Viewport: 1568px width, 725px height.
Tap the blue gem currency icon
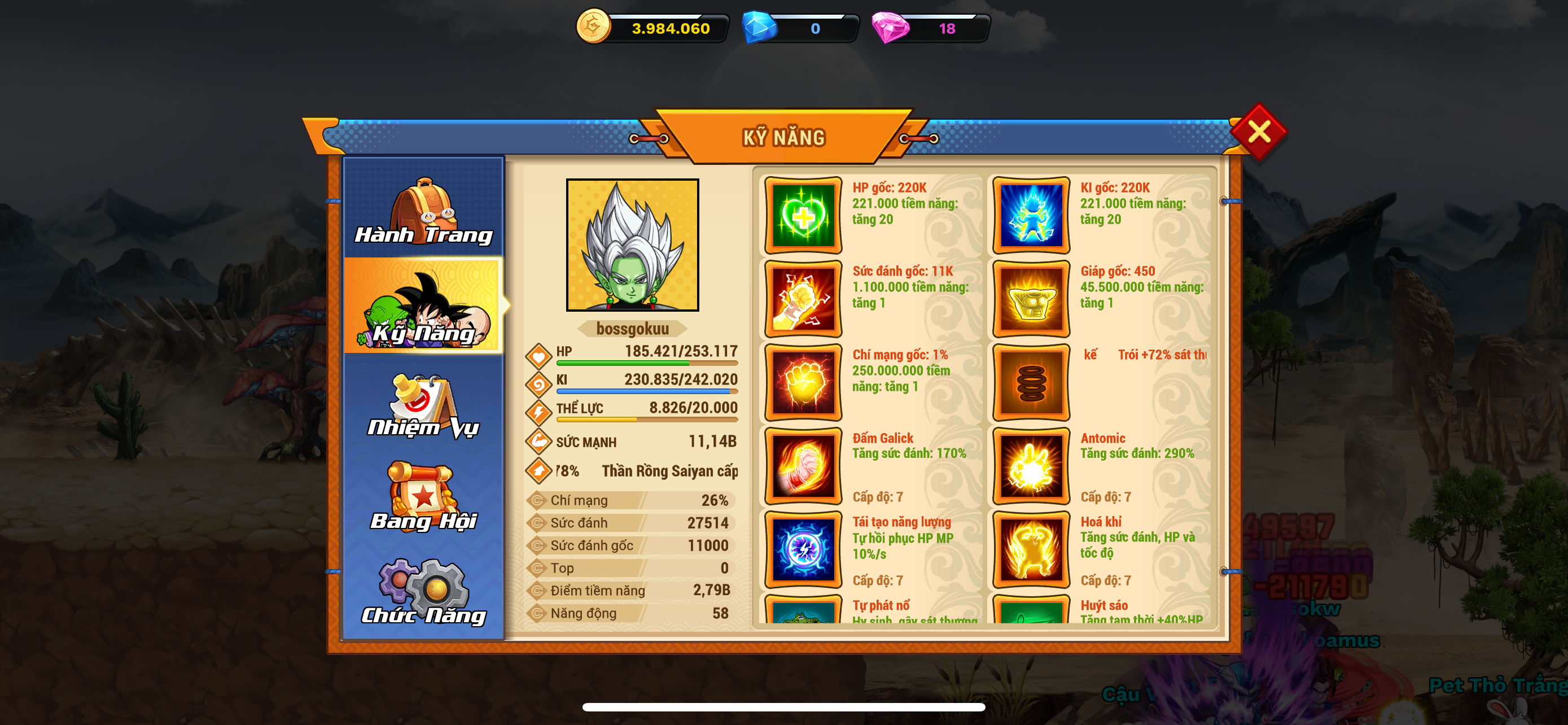click(759, 28)
